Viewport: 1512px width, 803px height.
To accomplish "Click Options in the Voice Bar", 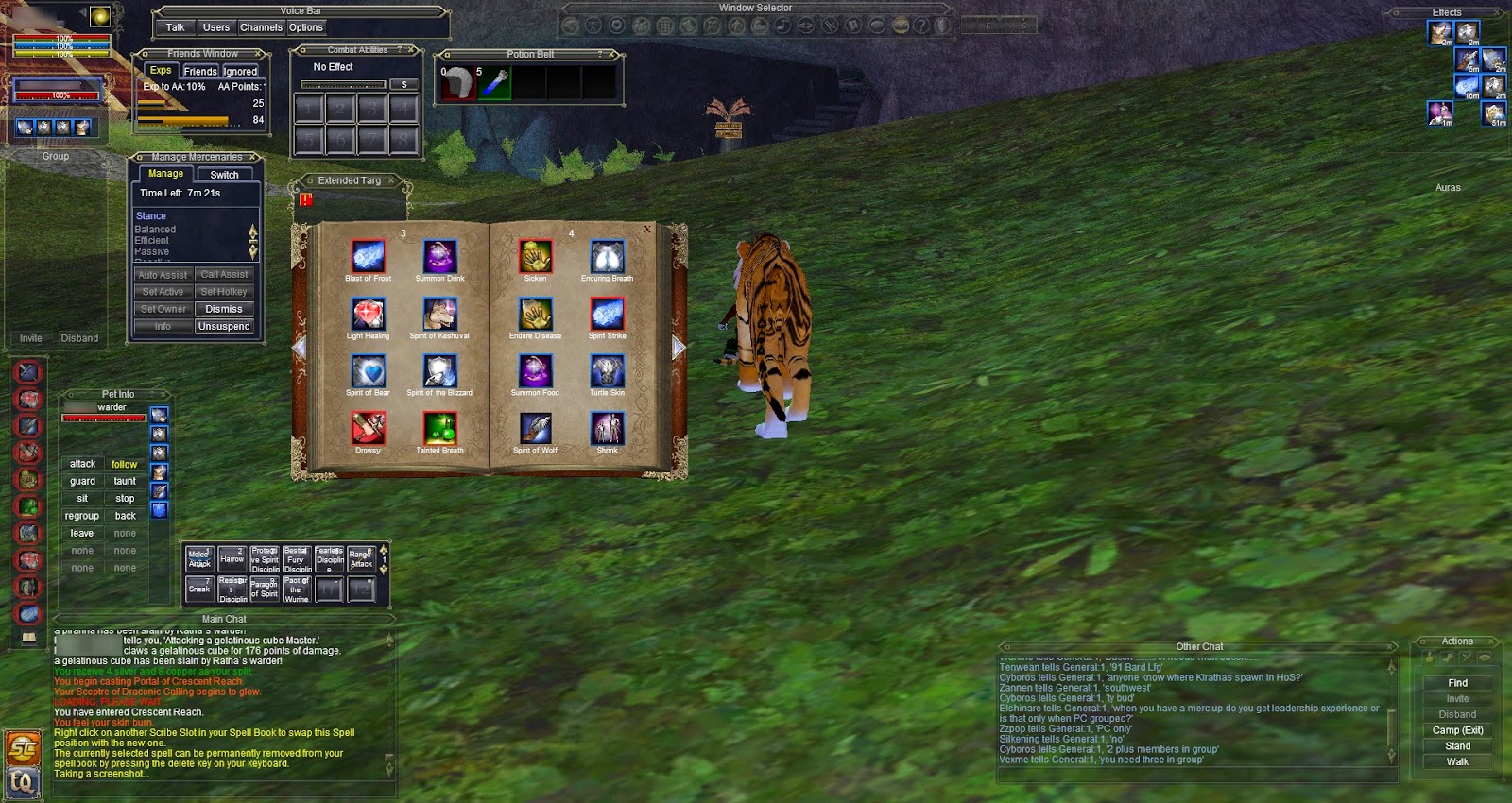I will [x=306, y=27].
